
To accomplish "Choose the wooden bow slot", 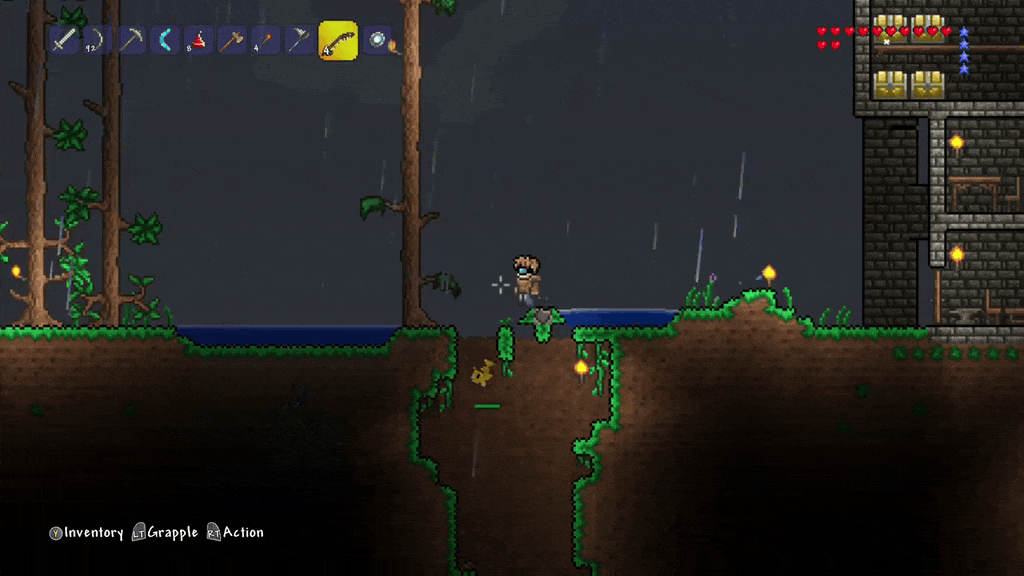I will (97, 40).
